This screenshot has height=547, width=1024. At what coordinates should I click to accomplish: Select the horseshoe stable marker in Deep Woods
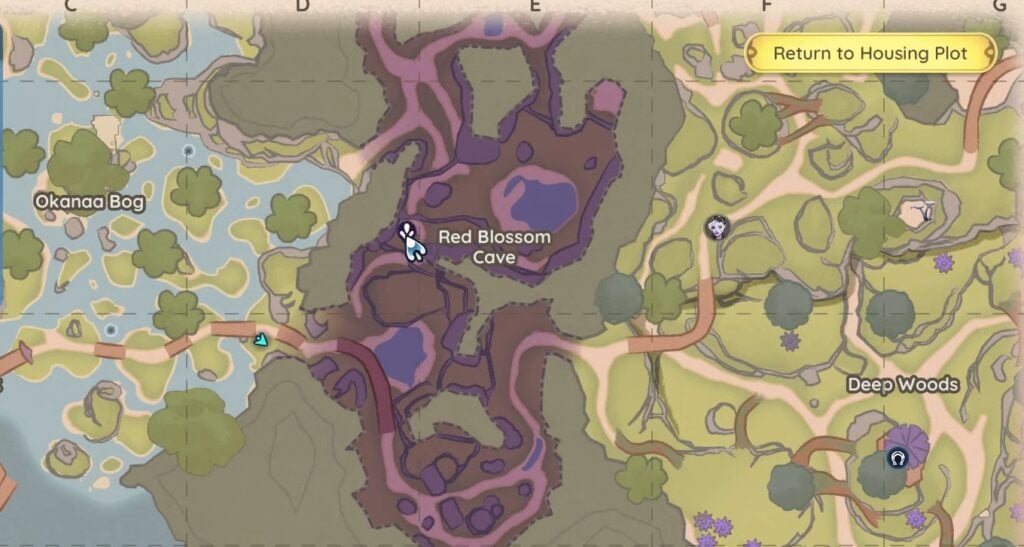pyautogui.click(x=897, y=458)
